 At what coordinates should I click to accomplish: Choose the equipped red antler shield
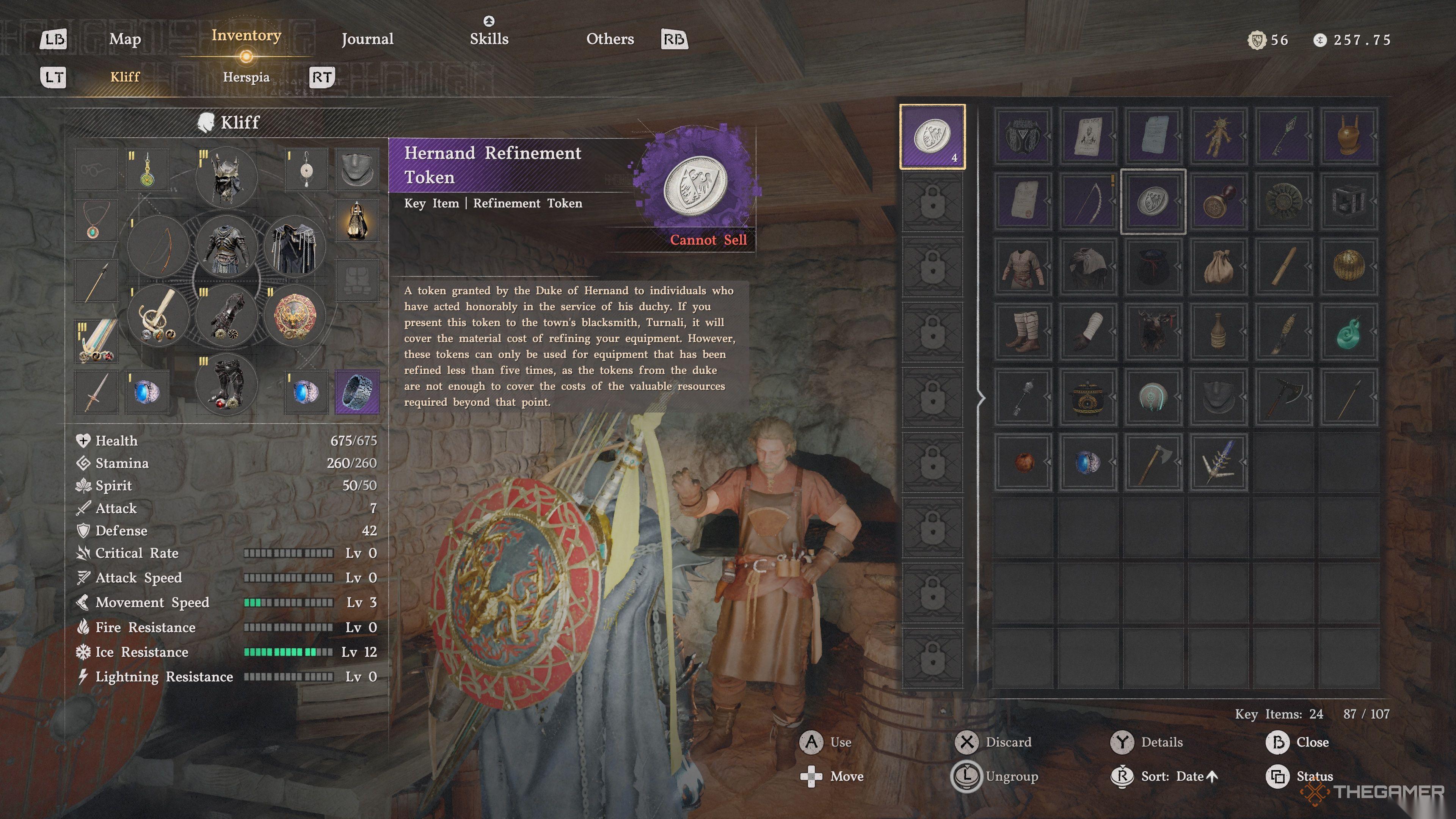(294, 315)
